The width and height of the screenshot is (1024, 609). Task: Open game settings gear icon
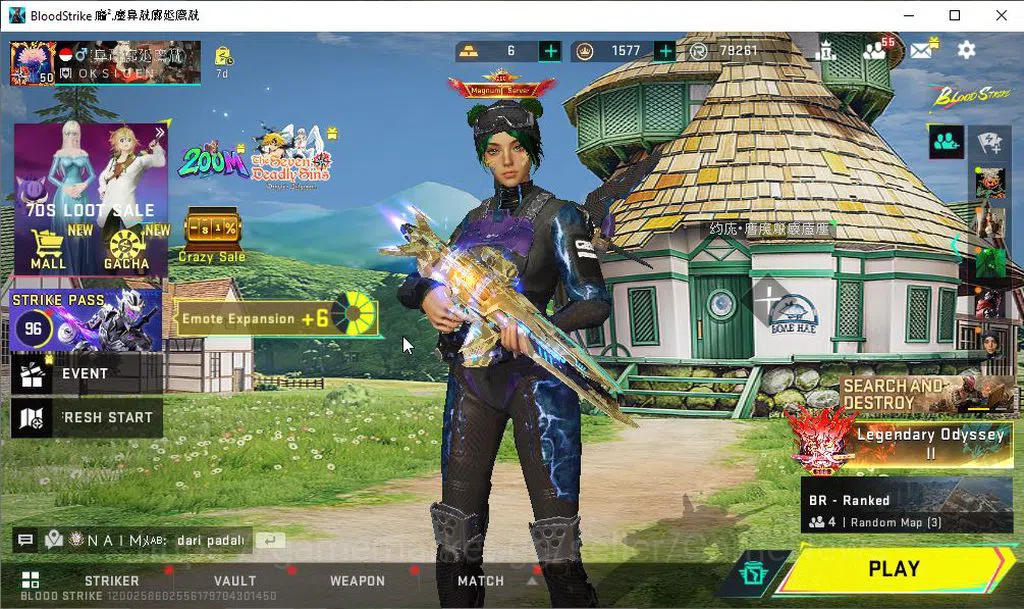click(966, 50)
